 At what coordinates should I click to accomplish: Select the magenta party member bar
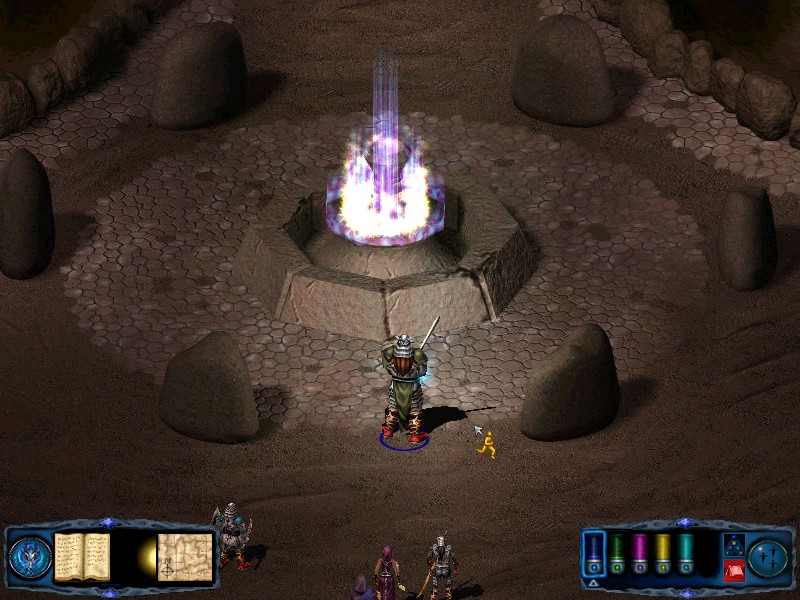pos(640,551)
